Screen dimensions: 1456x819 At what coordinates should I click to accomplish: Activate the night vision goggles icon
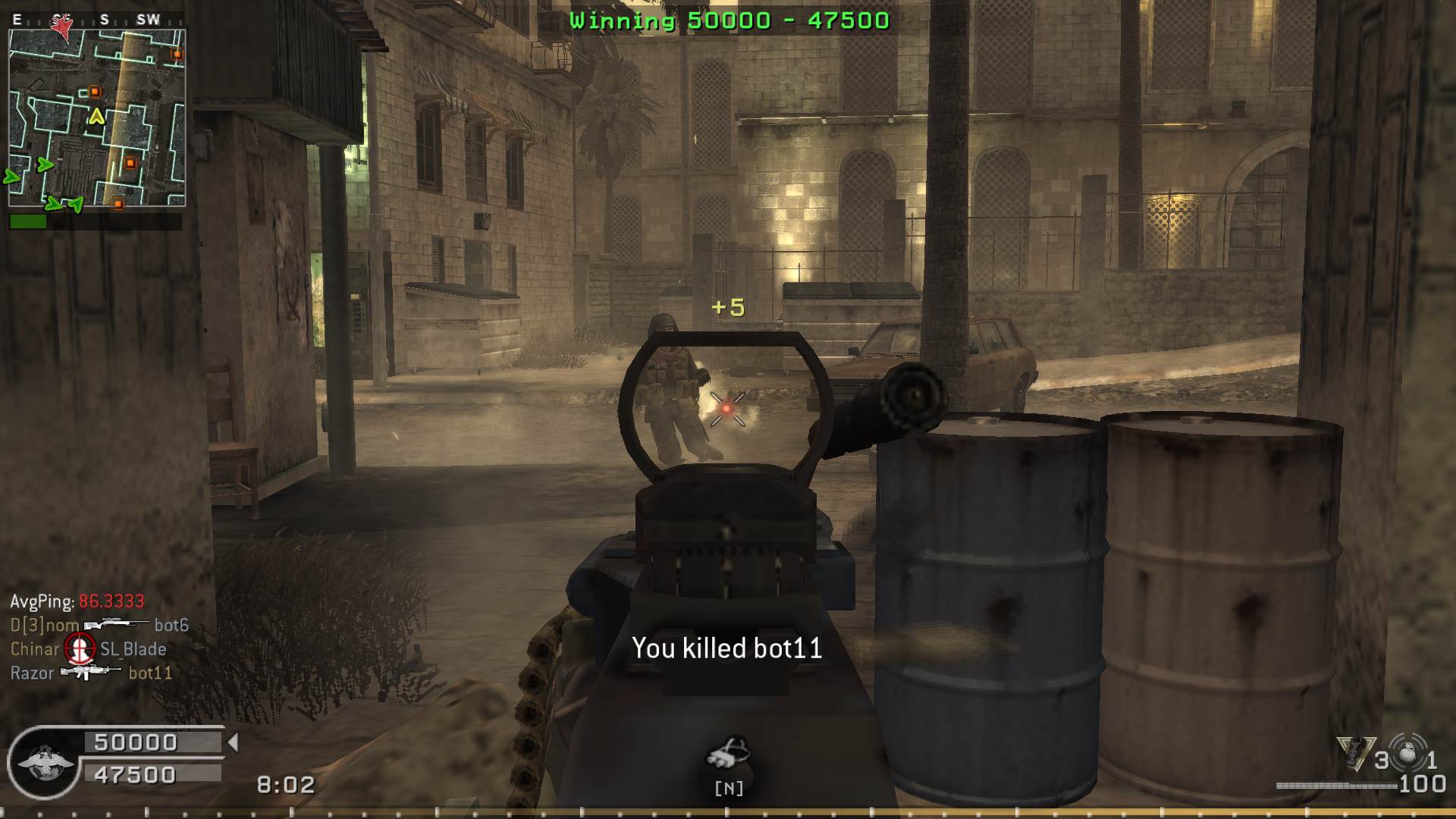pyautogui.click(x=728, y=754)
